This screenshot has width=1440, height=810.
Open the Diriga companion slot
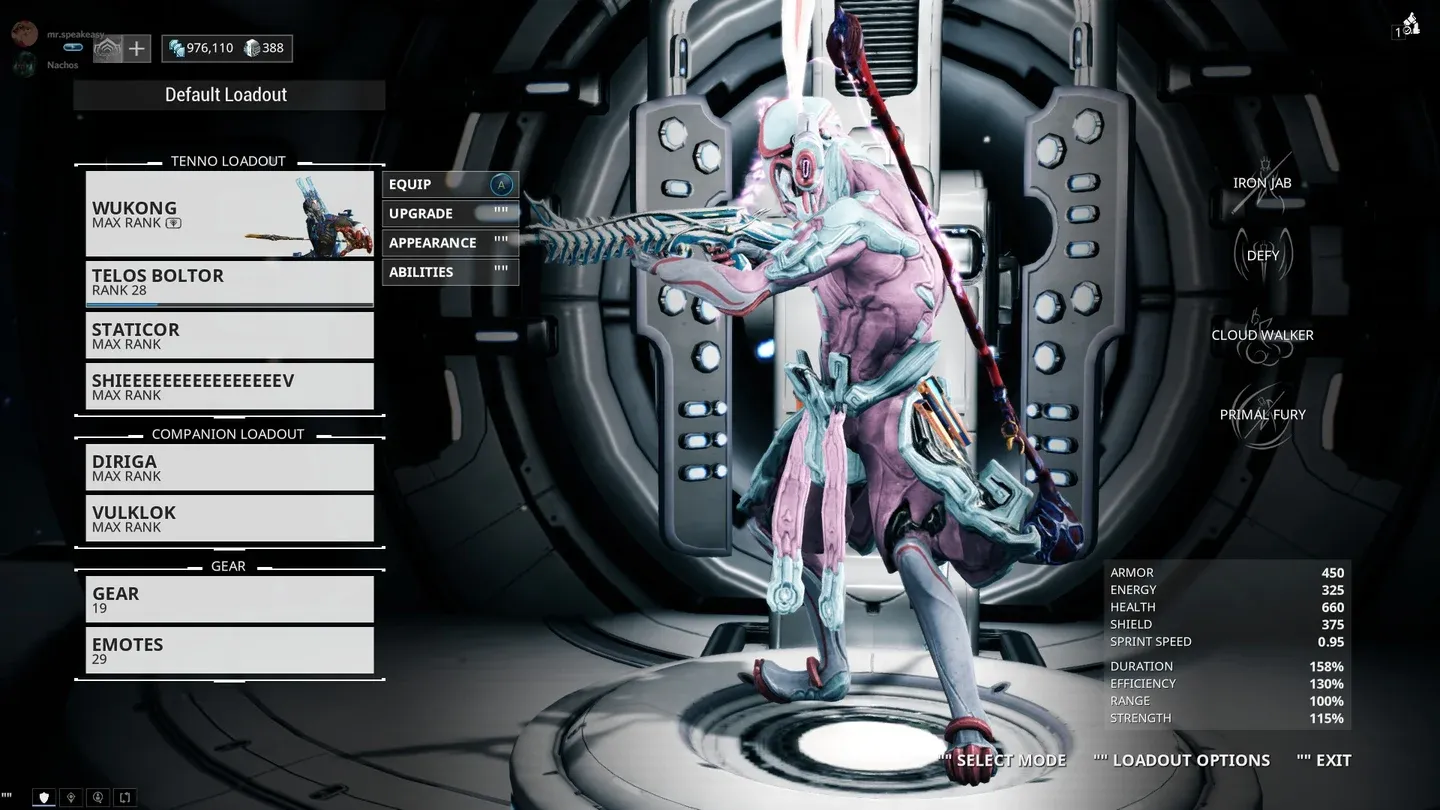click(229, 467)
